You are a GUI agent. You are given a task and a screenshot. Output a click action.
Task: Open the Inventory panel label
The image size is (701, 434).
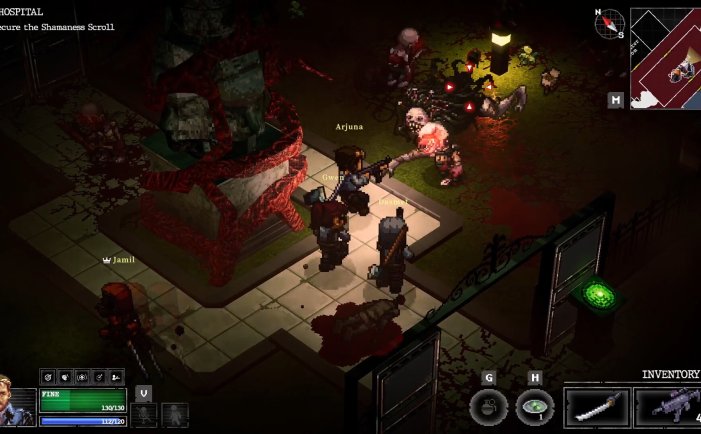(670, 374)
